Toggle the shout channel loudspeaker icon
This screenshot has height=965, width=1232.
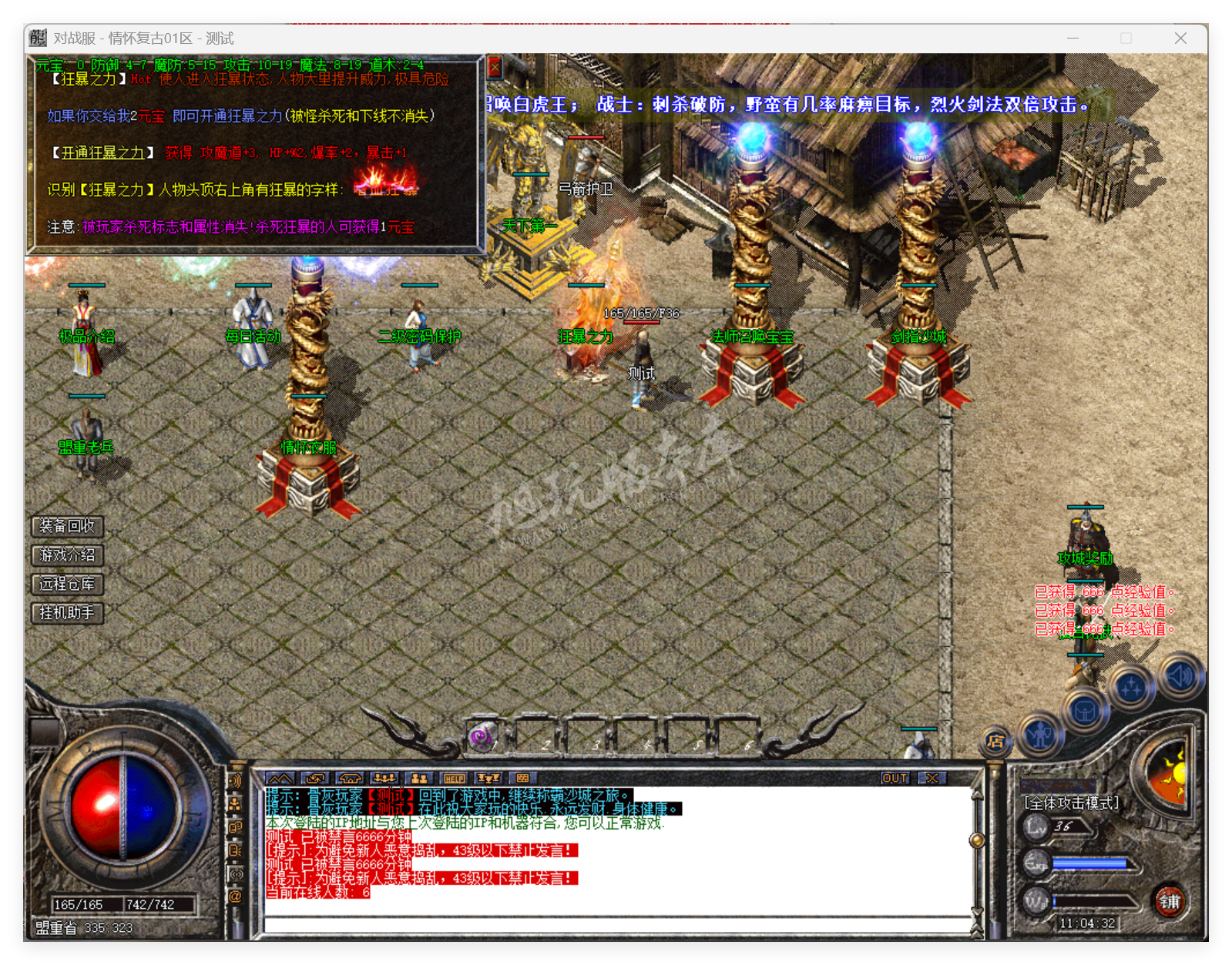[235, 780]
